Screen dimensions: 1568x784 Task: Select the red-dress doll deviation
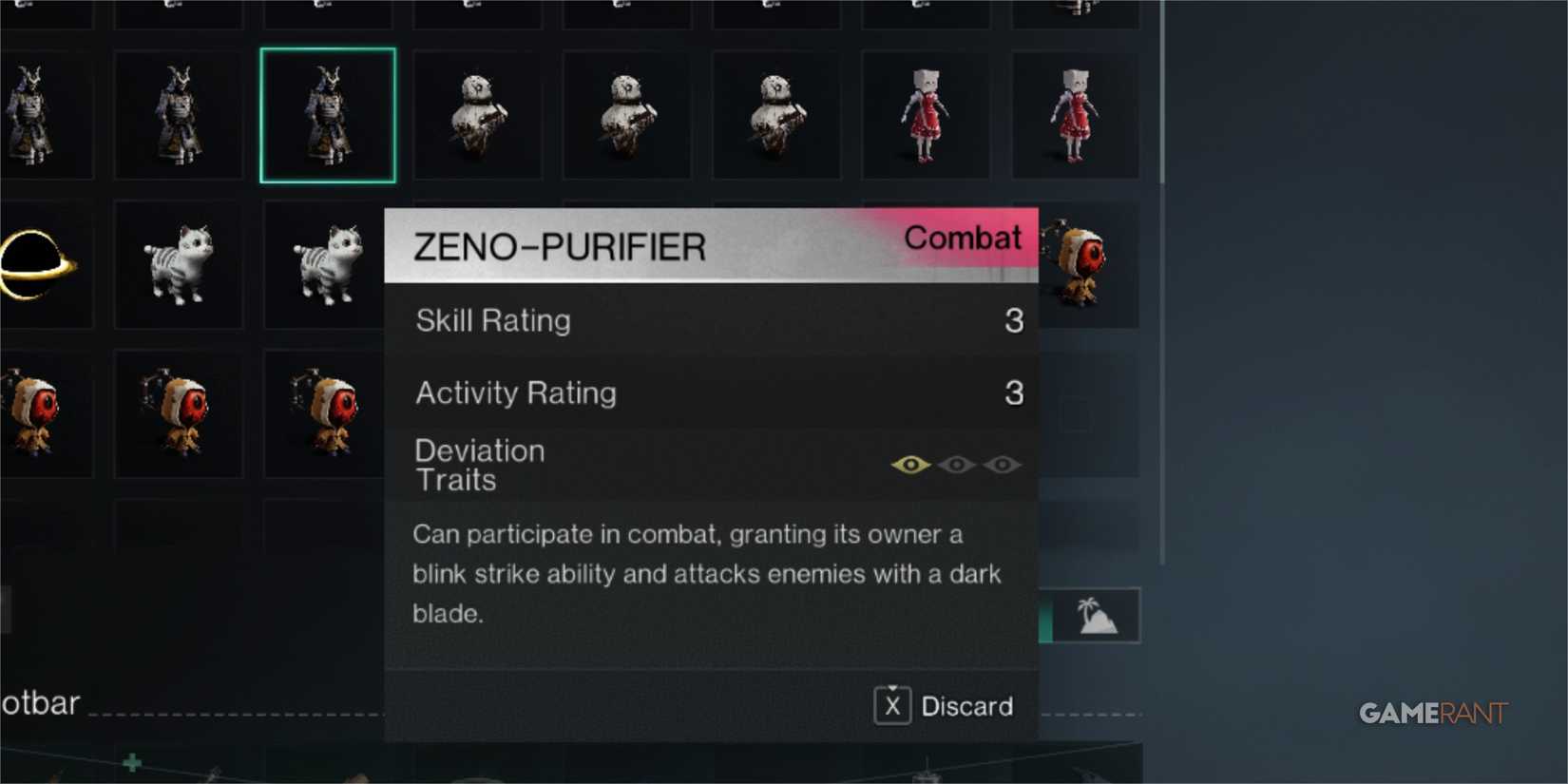tap(1076, 114)
